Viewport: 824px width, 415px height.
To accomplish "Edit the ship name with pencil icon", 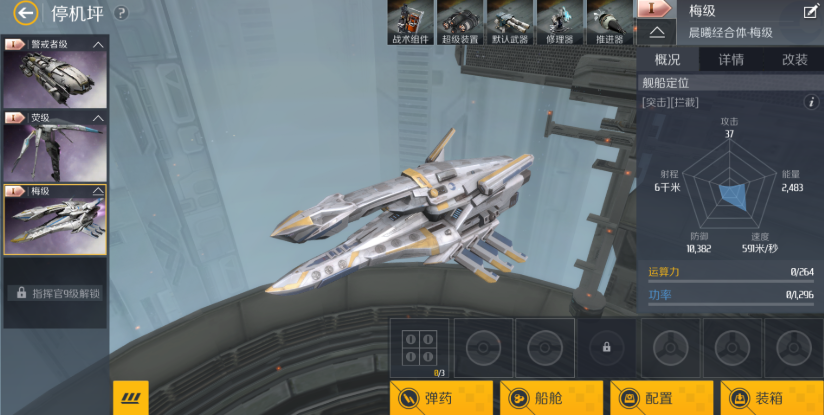I will pos(811,12).
